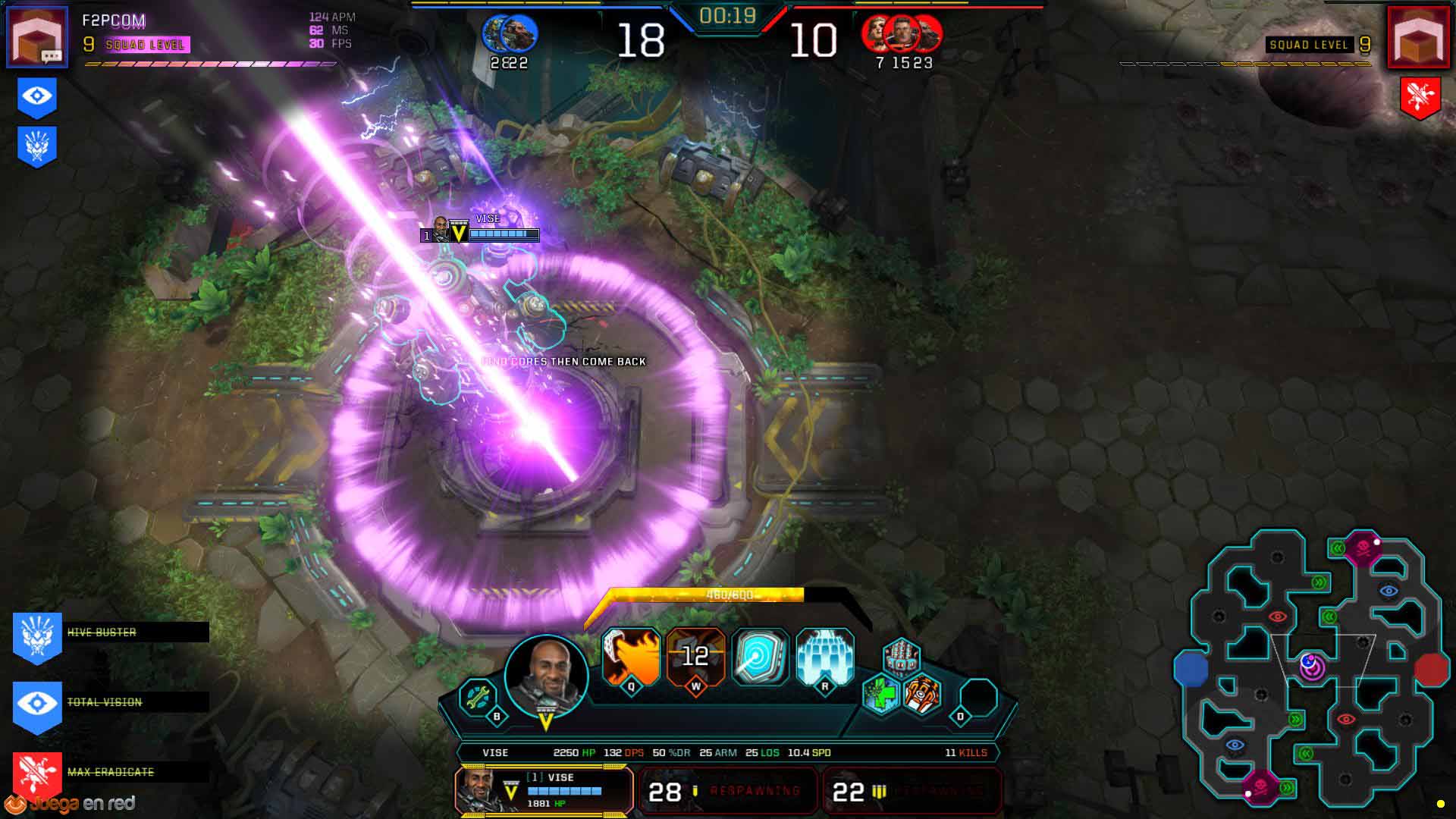Screen dimensions: 1456x819
Task: Click the wrench icon marked B
Action: [x=479, y=696]
